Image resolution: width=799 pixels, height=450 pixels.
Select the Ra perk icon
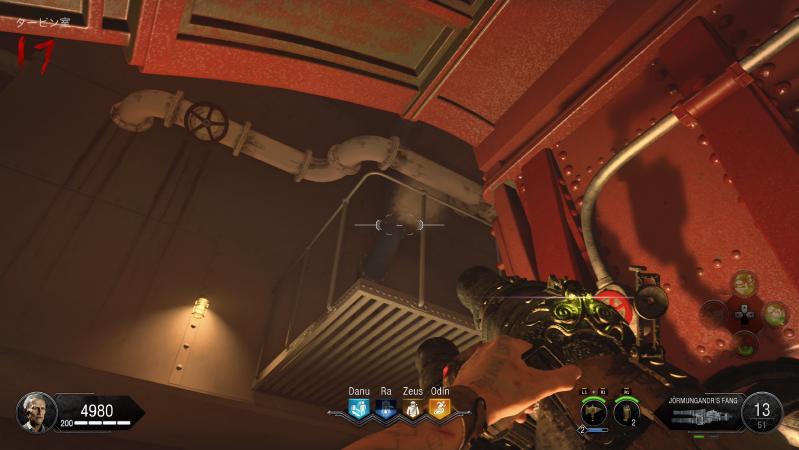(x=386, y=408)
